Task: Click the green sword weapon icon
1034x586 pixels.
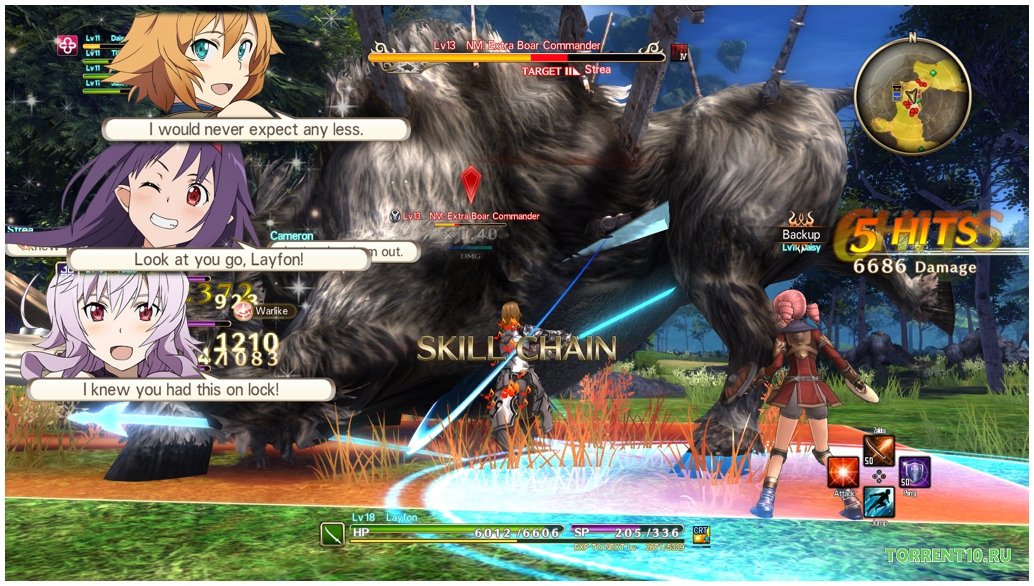Action: (332, 534)
